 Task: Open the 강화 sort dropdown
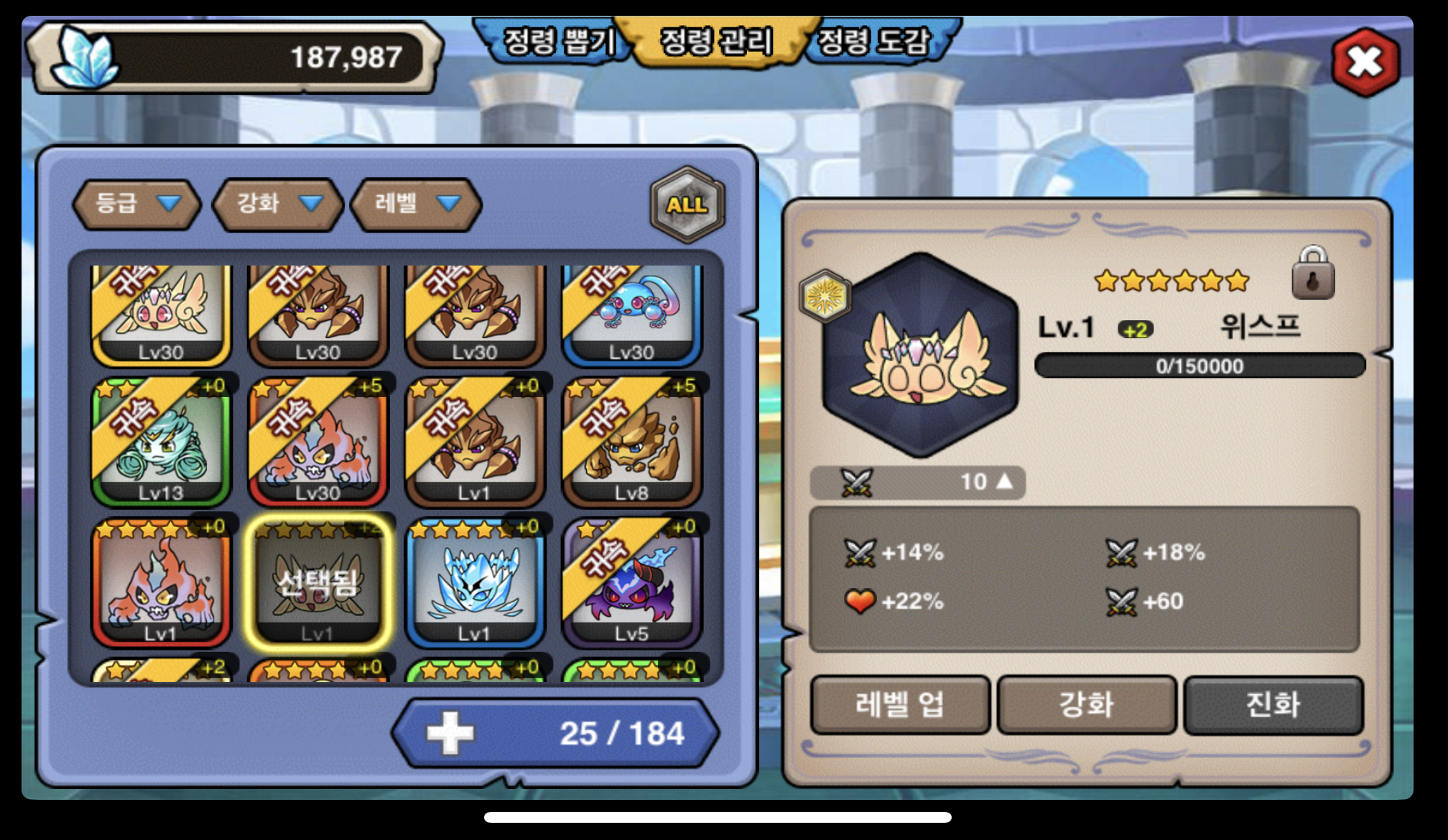click(278, 204)
